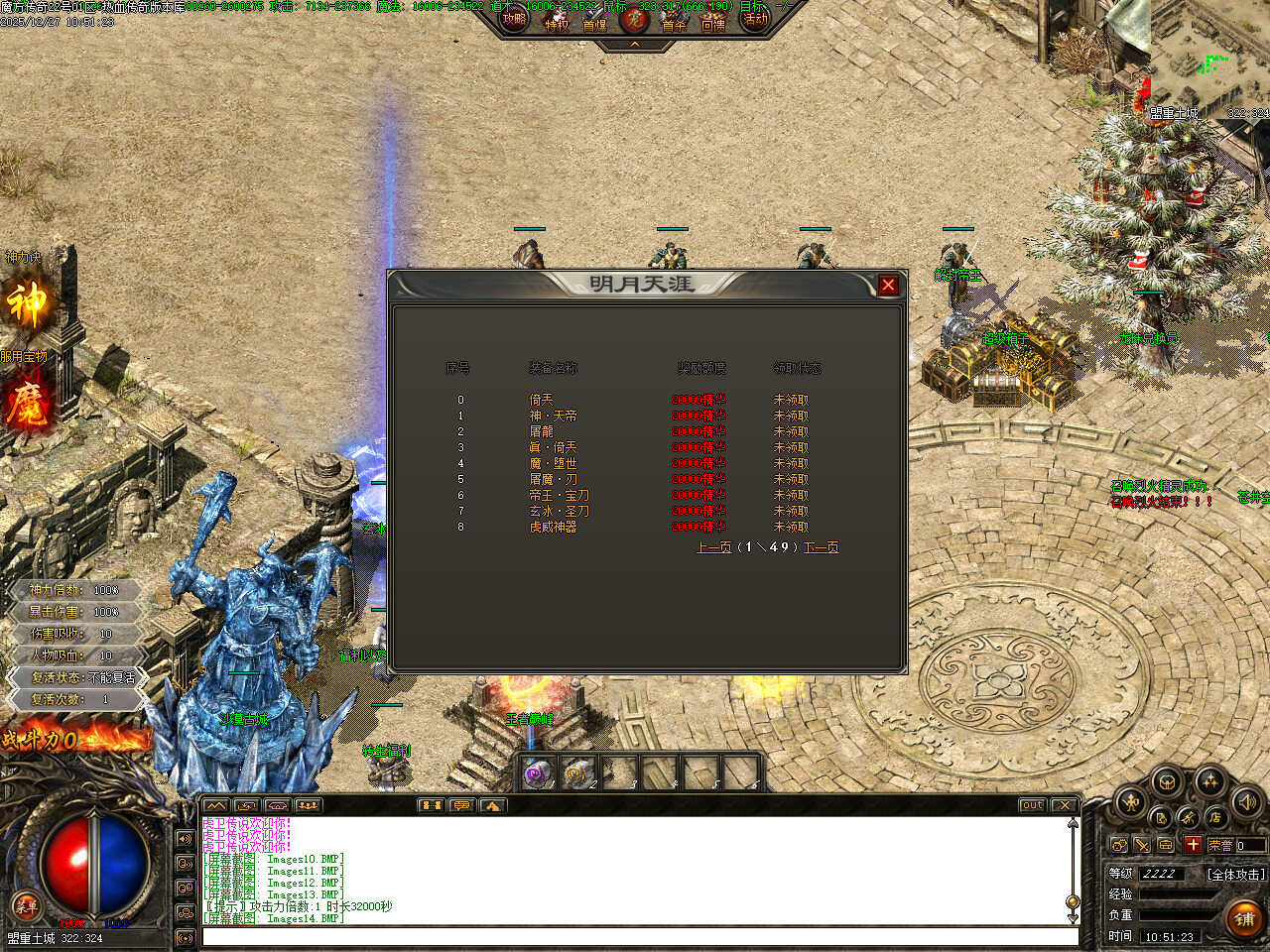1270x952 pixels.
Task: Open the 首爆 first-drop rewards
Action: click(595, 21)
